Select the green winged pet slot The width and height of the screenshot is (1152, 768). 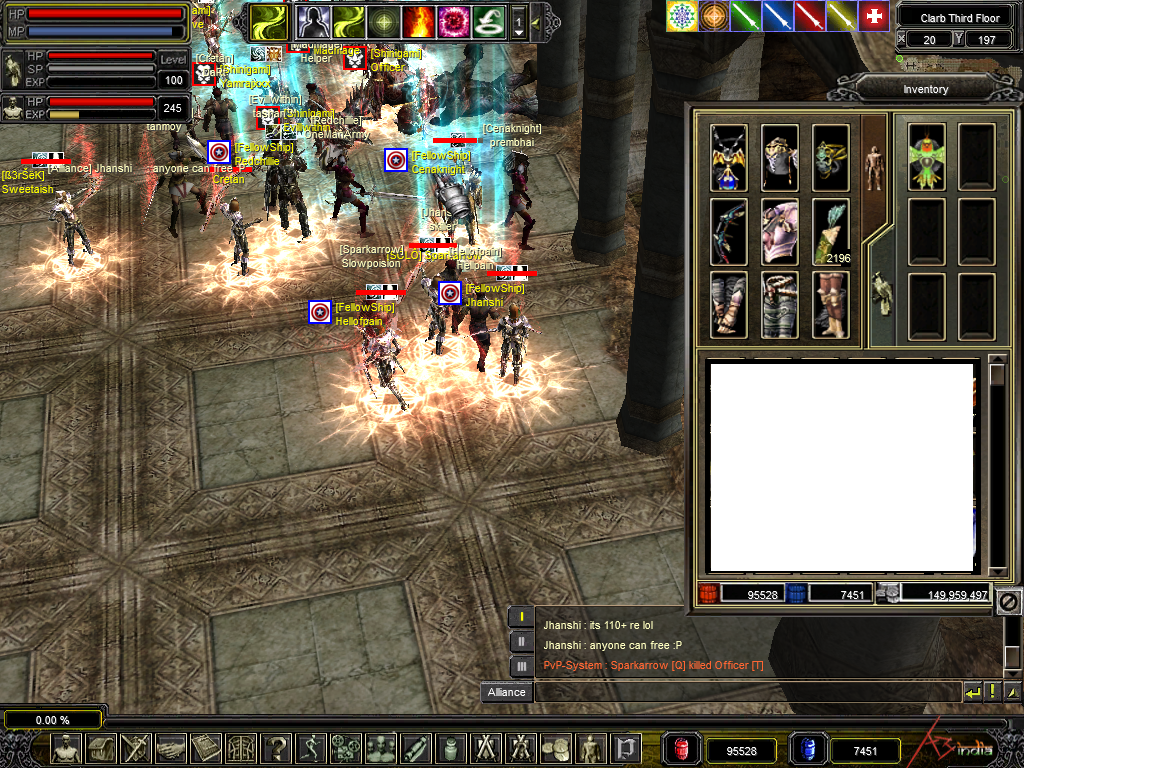pyautogui.click(x=927, y=157)
